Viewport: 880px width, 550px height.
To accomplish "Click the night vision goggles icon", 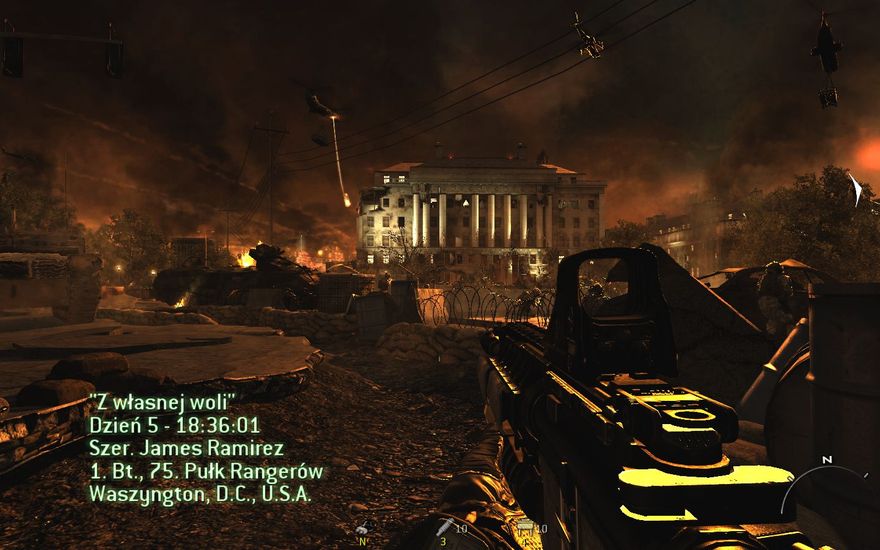I will coord(364,528).
